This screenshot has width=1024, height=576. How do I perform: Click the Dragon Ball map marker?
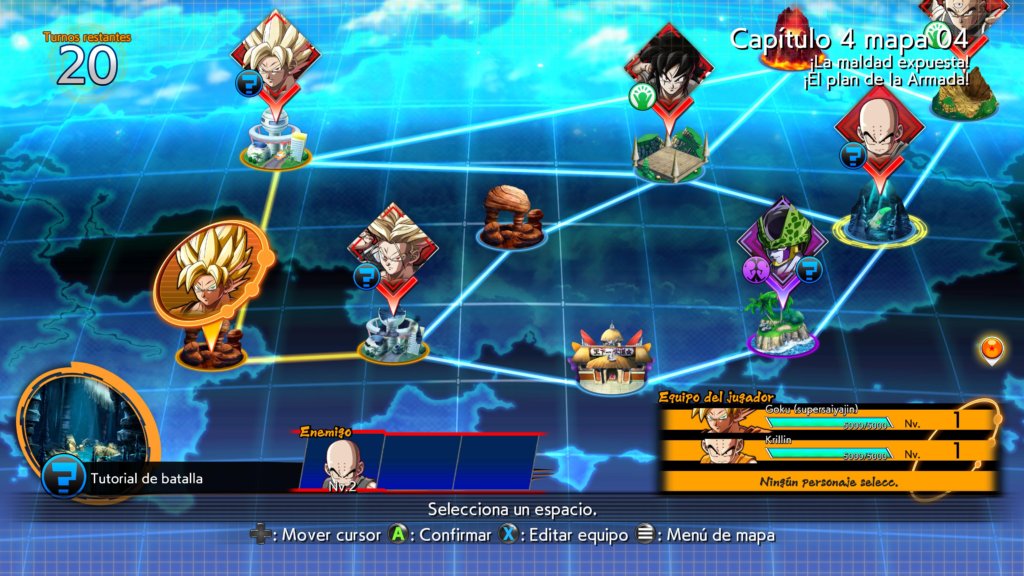tap(990, 350)
